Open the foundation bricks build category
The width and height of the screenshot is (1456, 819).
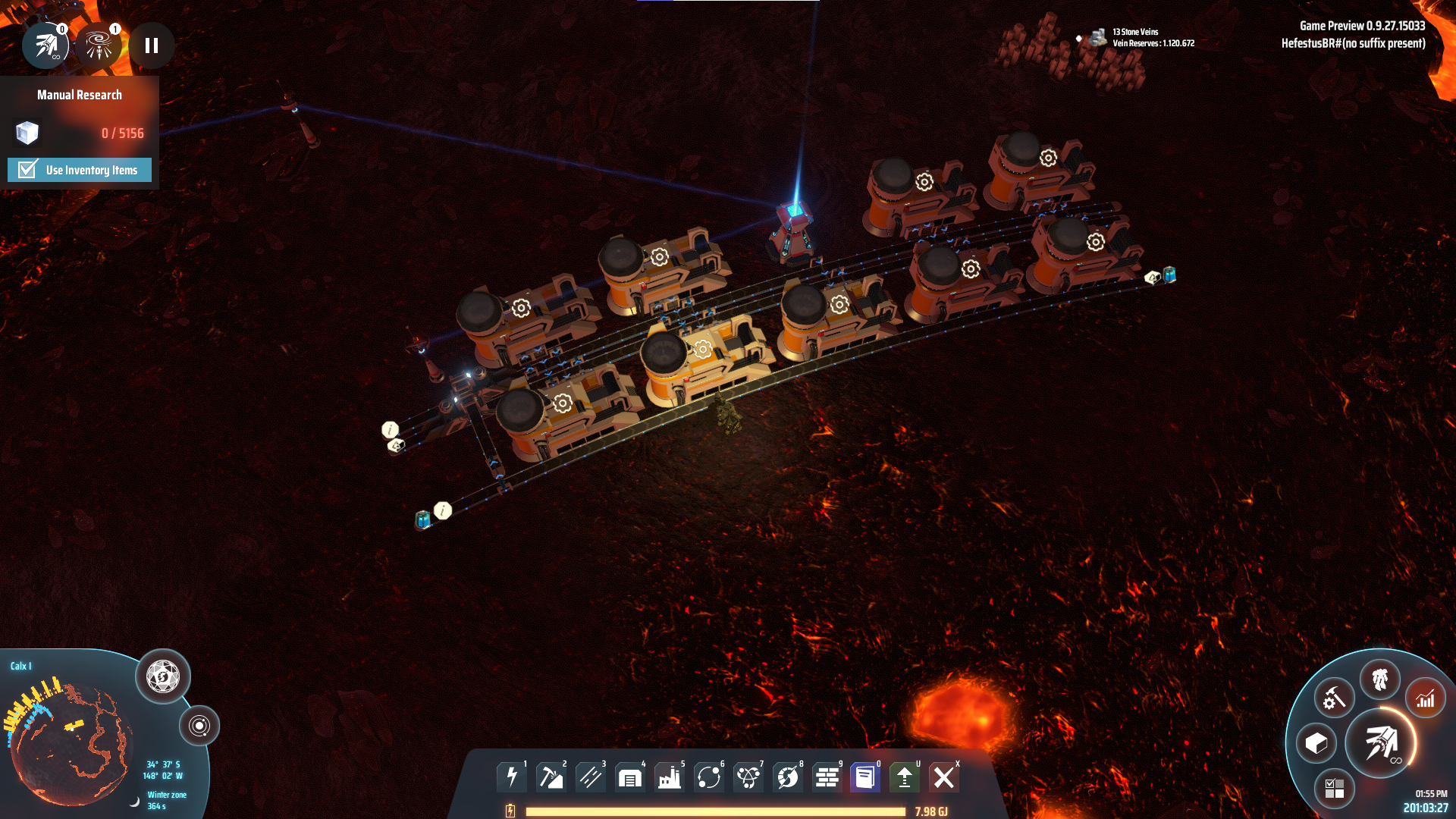[x=827, y=777]
